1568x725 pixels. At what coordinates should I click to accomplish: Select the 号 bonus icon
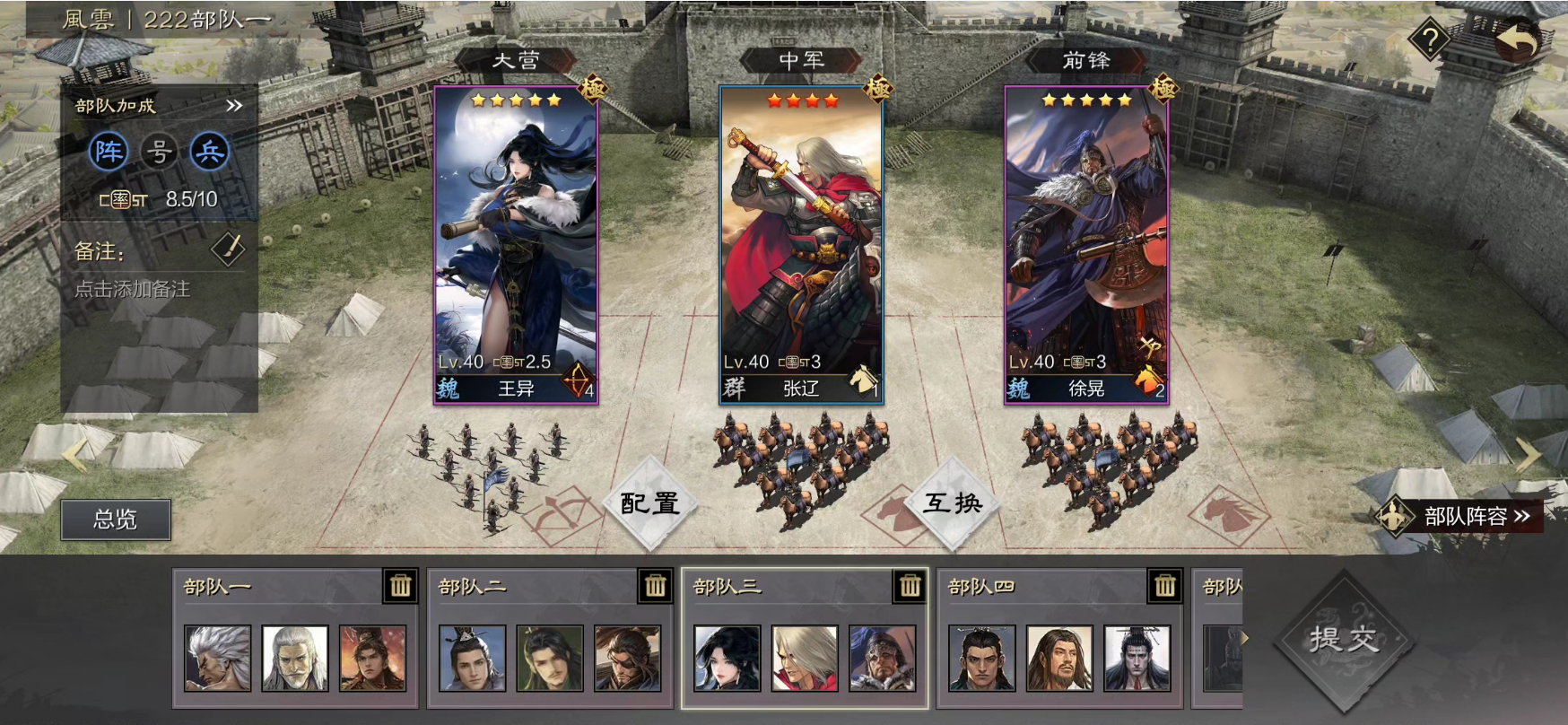point(159,152)
